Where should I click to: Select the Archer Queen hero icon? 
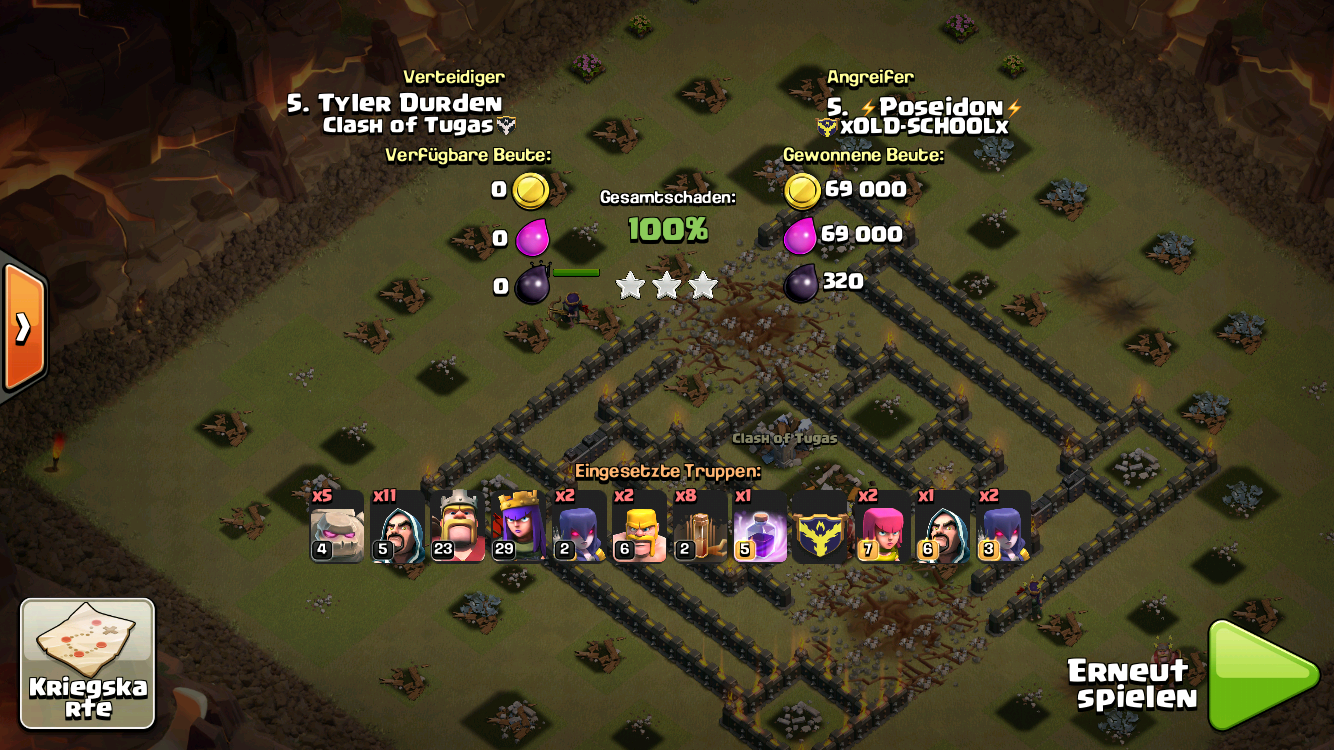tap(519, 527)
